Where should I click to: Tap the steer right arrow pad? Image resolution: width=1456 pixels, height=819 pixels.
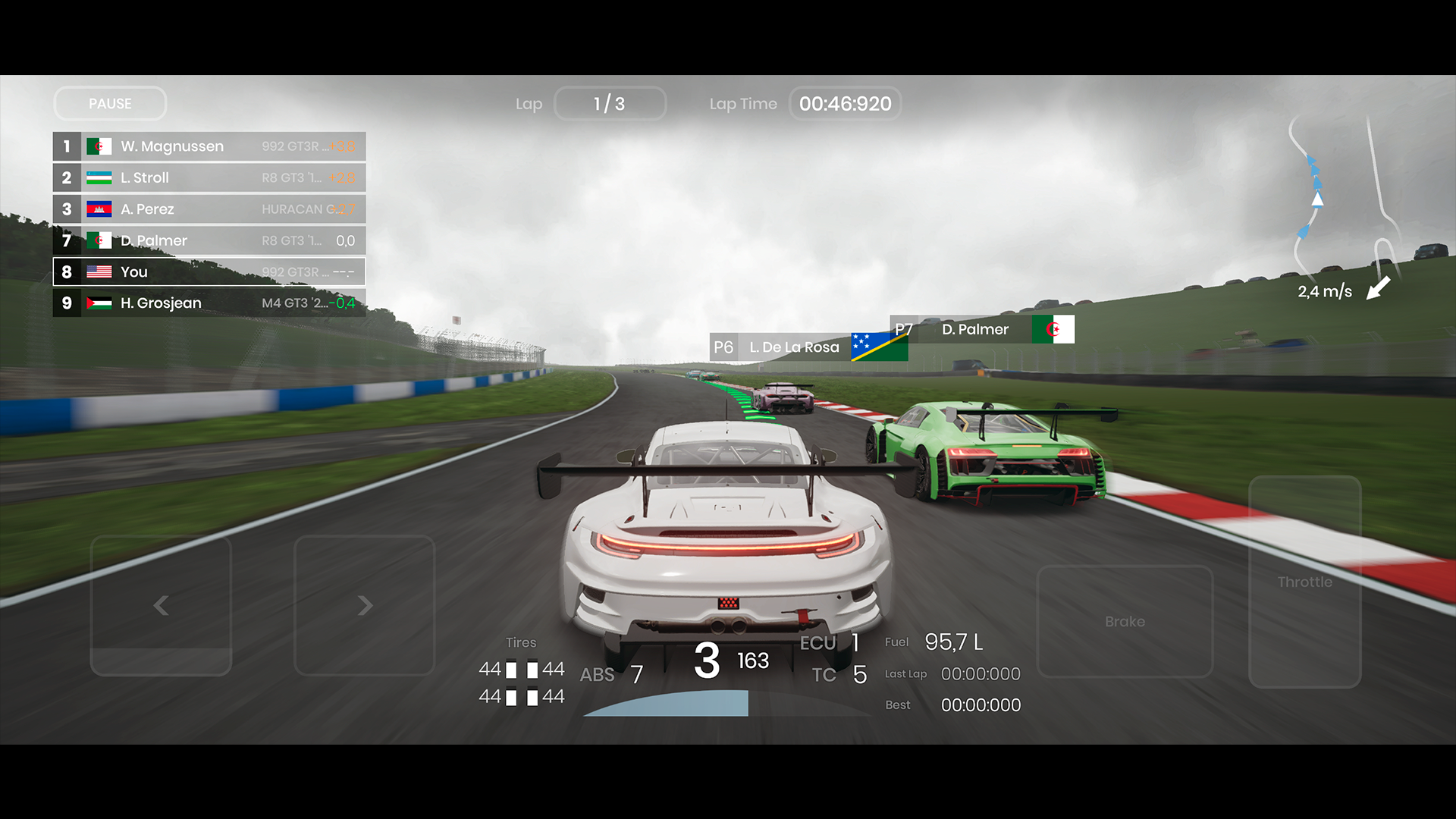click(x=365, y=605)
